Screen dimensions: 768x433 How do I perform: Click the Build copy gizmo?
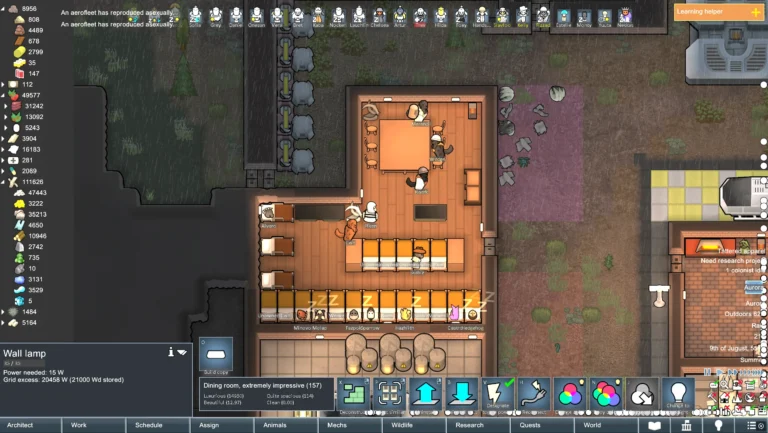217,355
